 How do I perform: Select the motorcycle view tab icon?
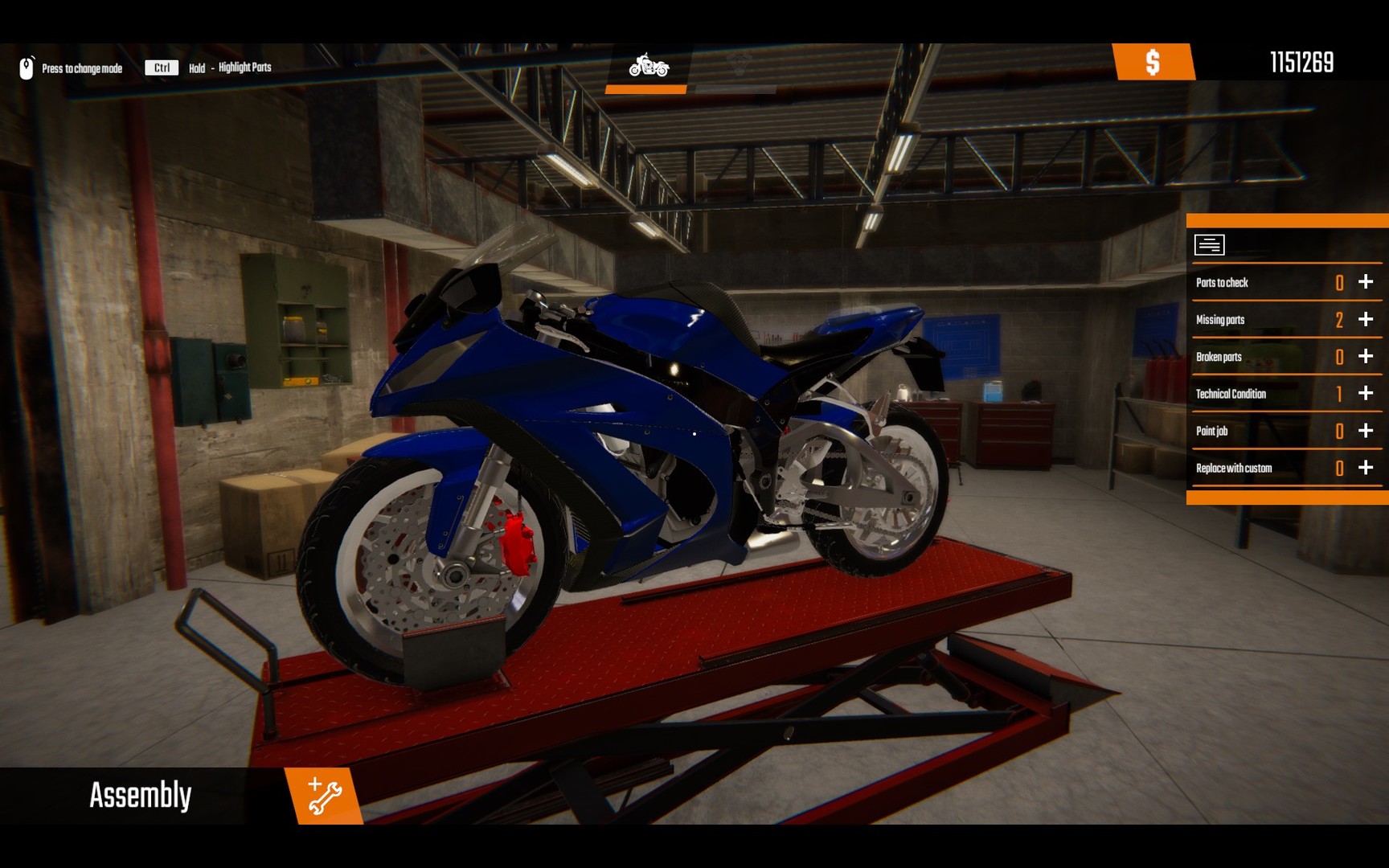(648, 68)
